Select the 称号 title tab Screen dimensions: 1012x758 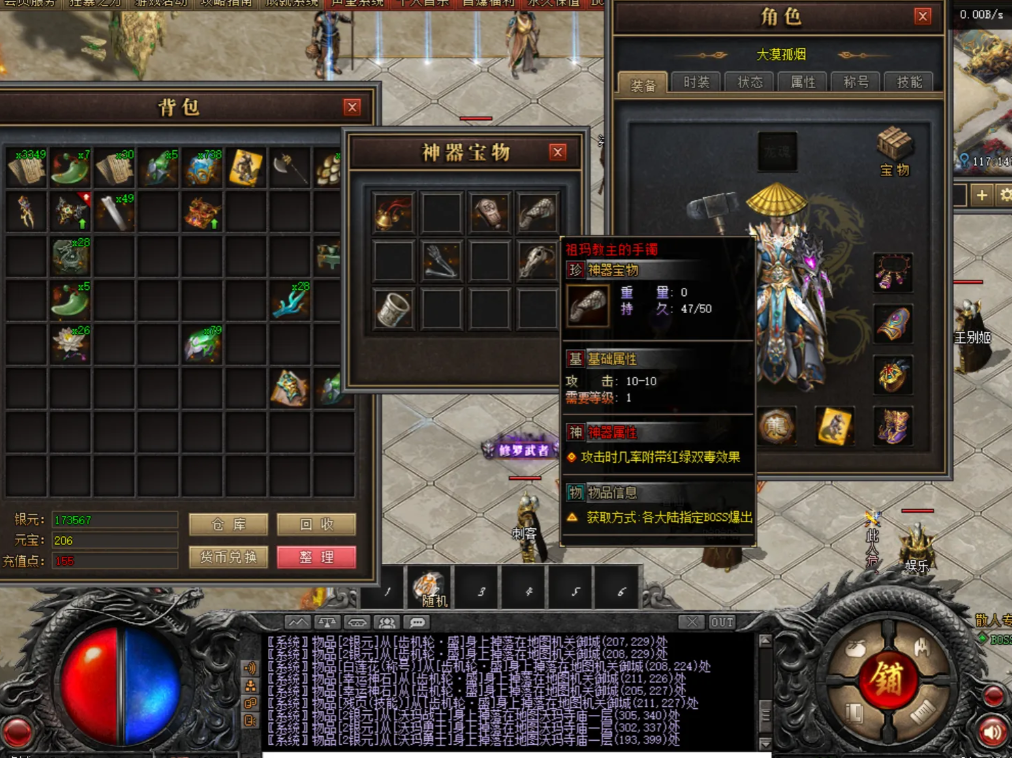pos(857,82)
